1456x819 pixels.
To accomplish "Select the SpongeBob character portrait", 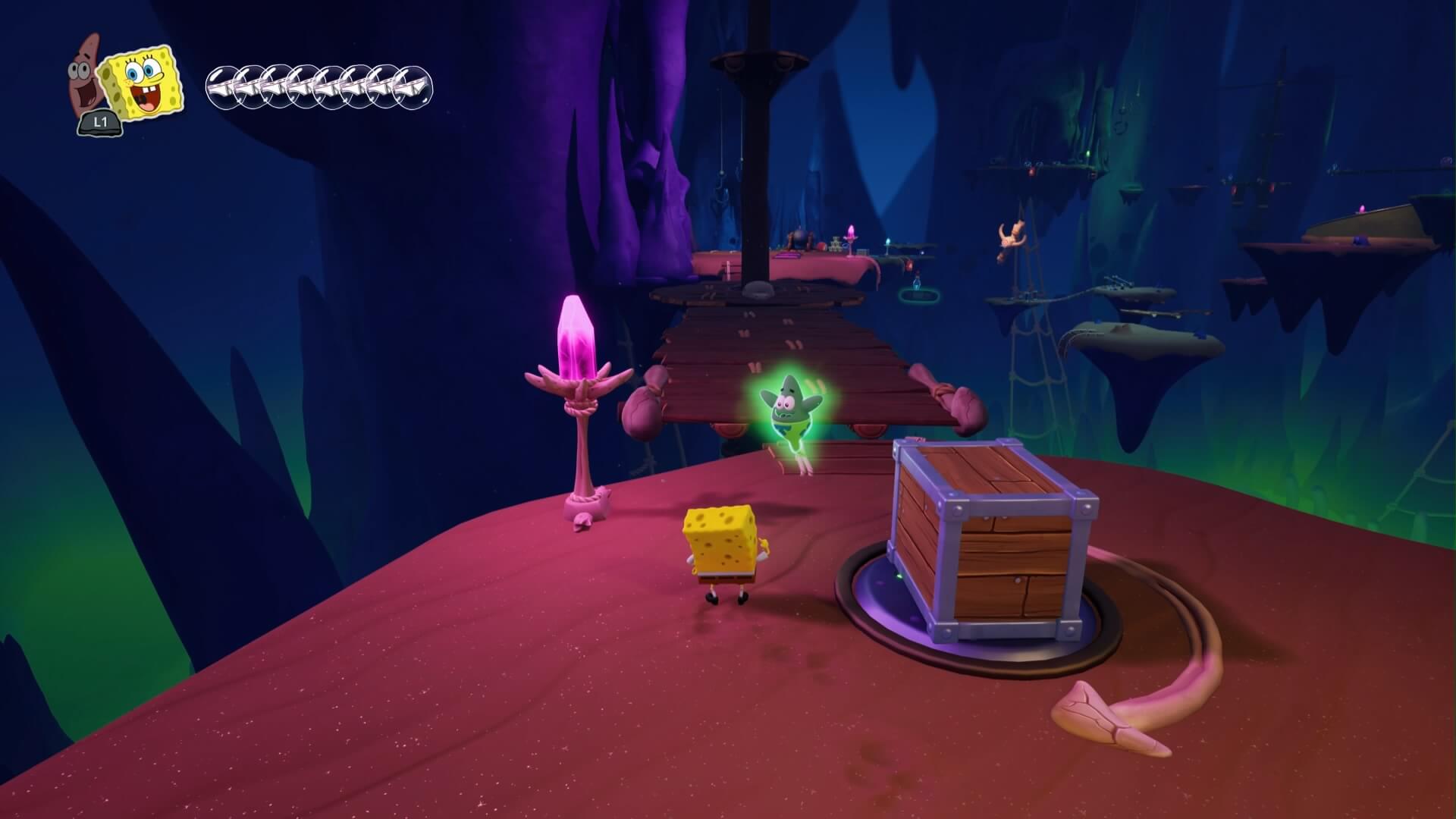I will tap(143, 82).
